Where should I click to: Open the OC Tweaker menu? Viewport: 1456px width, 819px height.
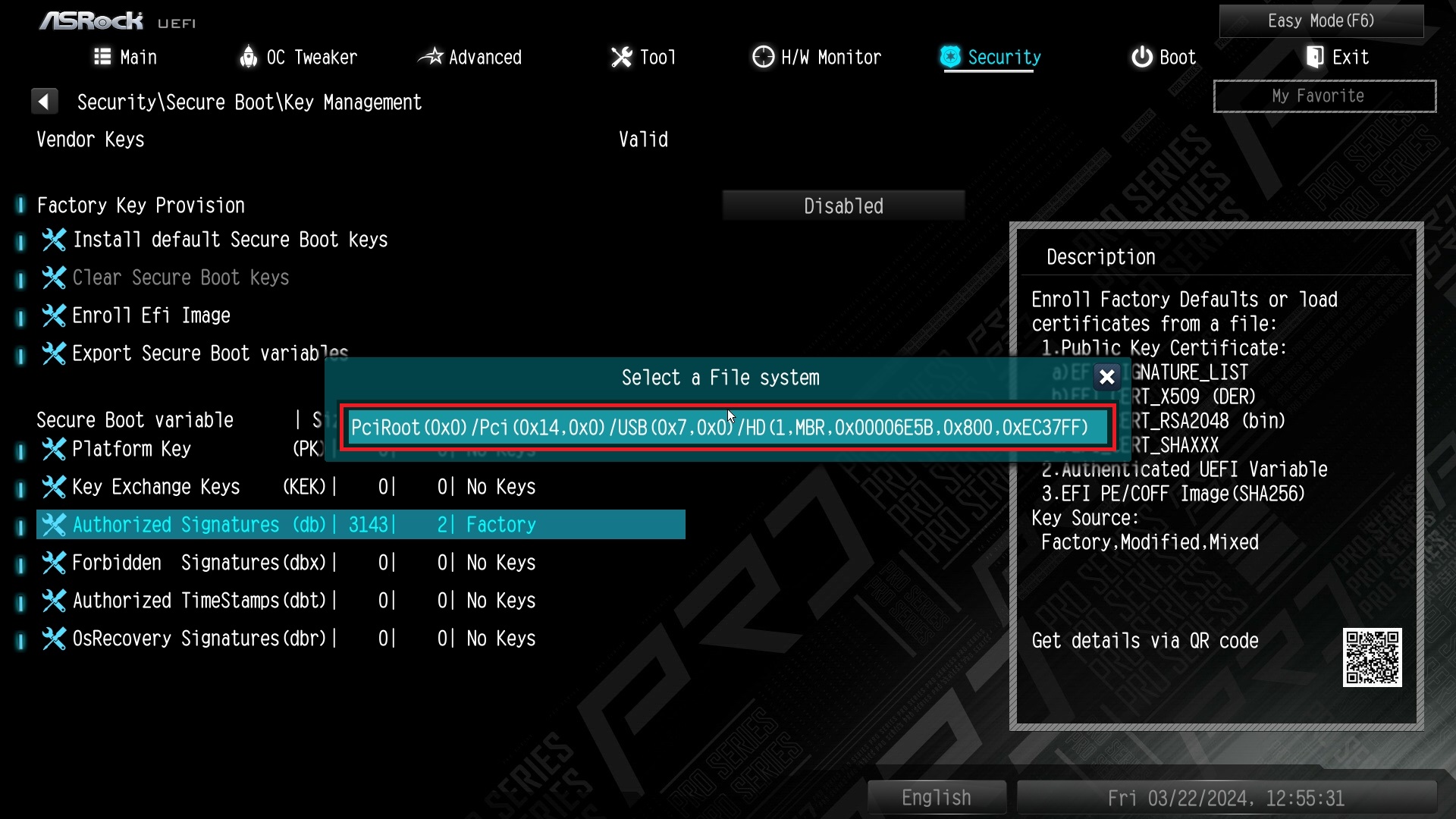297,57
